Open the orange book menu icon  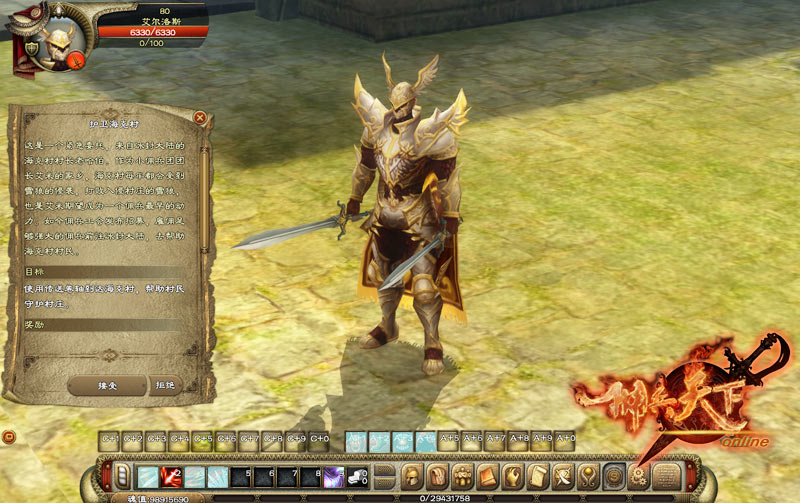488,474
